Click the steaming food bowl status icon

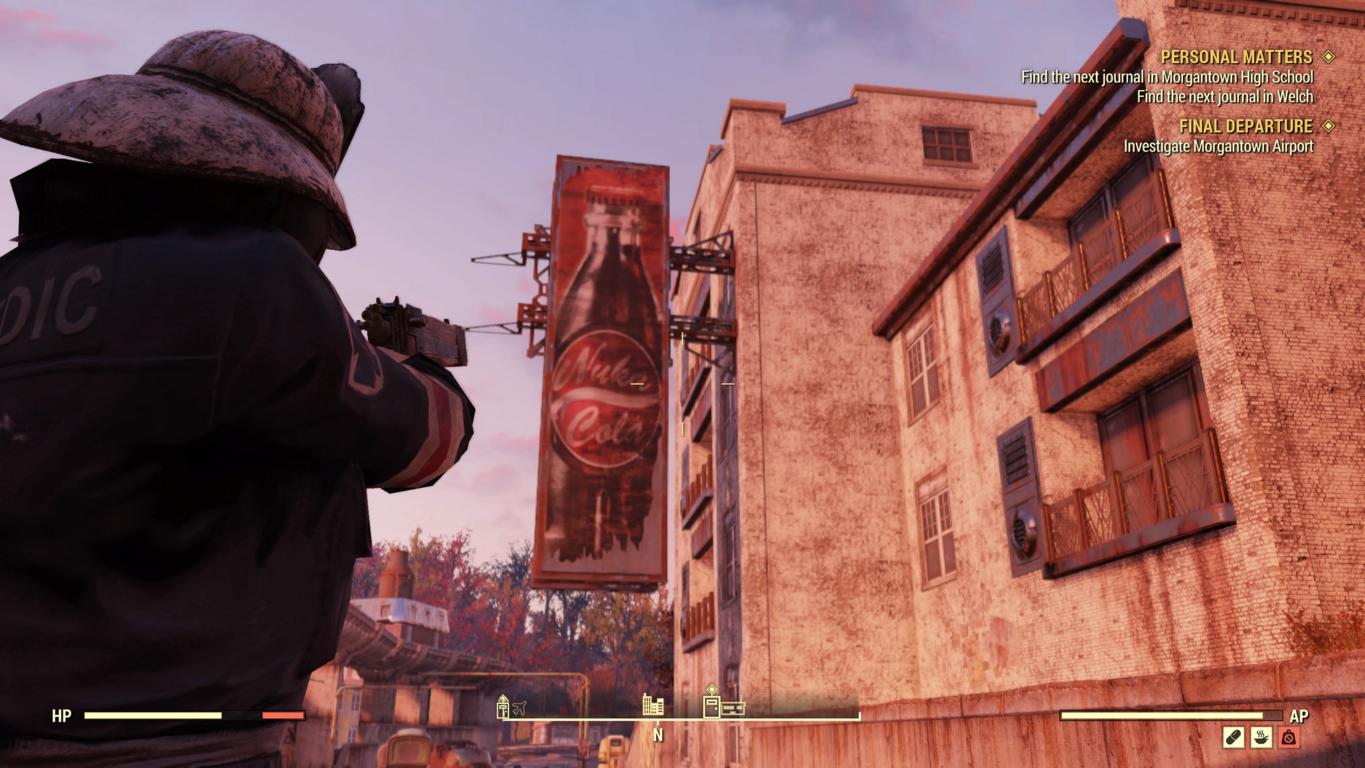point(1261,738)
